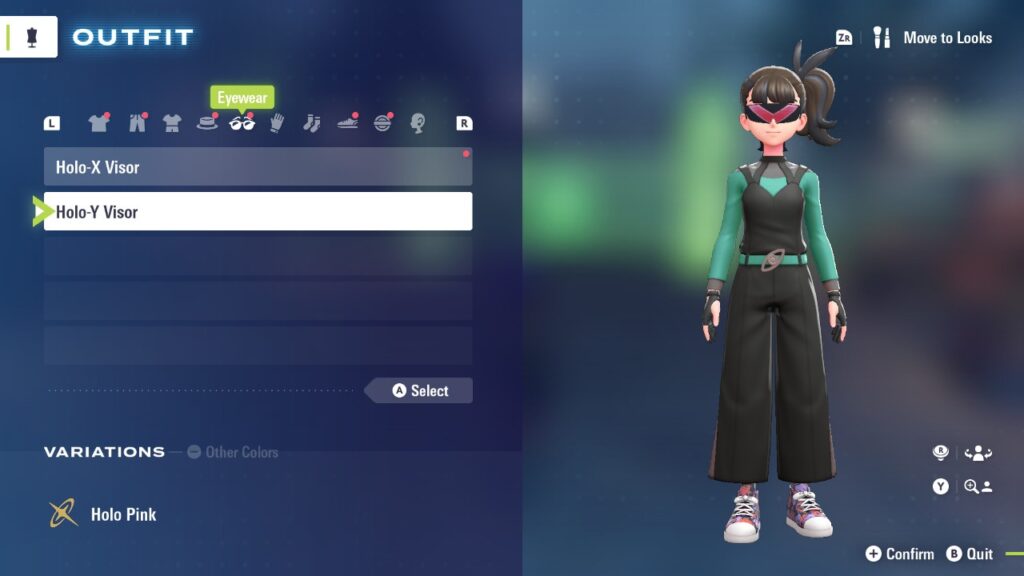The width and height of the screenshot is (1024, 576).
Task: Switch to the head-with-ear earrings category
Action: coord(418,123)
